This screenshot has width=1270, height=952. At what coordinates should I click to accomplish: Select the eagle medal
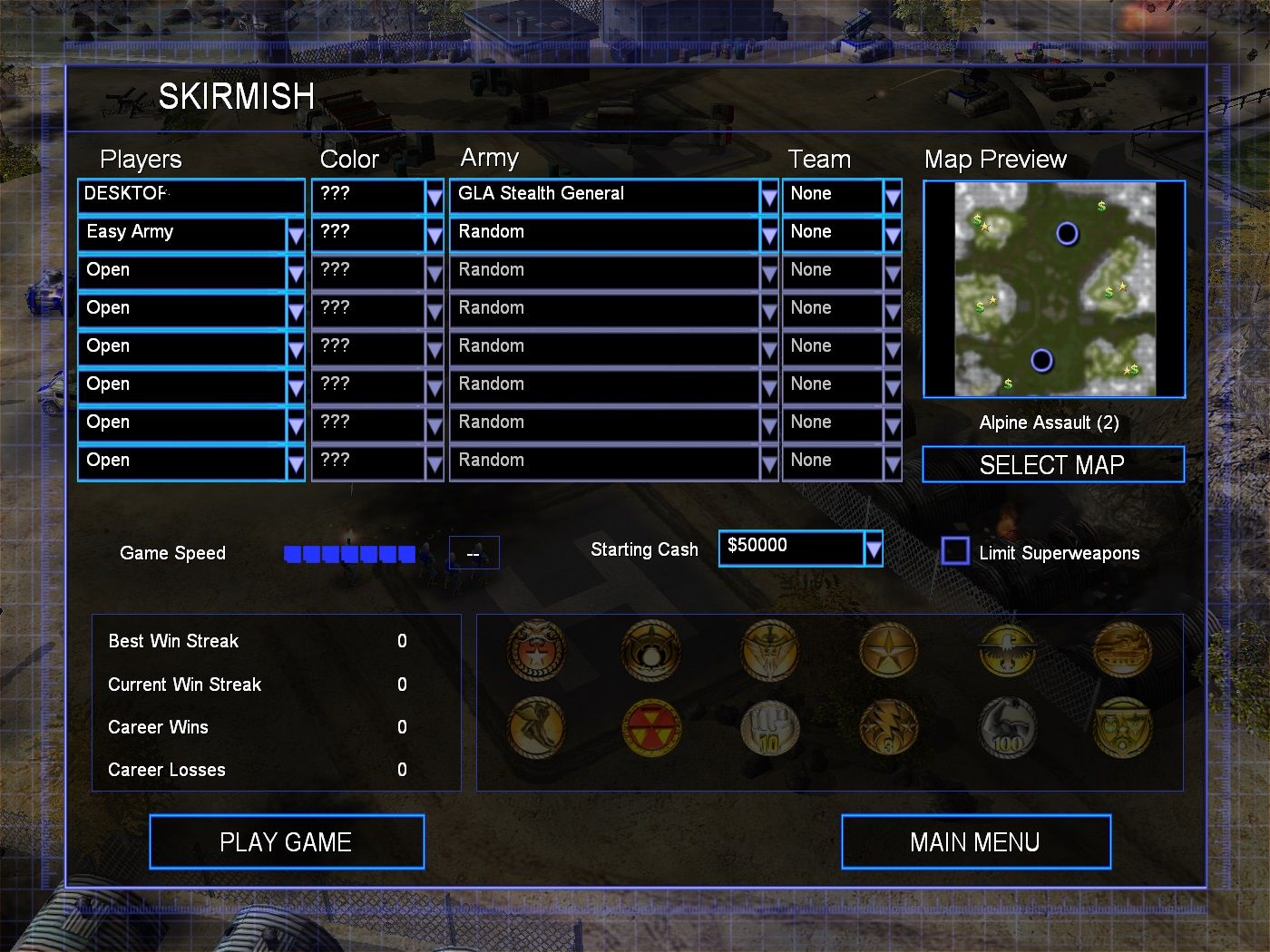pos(1007,649)
